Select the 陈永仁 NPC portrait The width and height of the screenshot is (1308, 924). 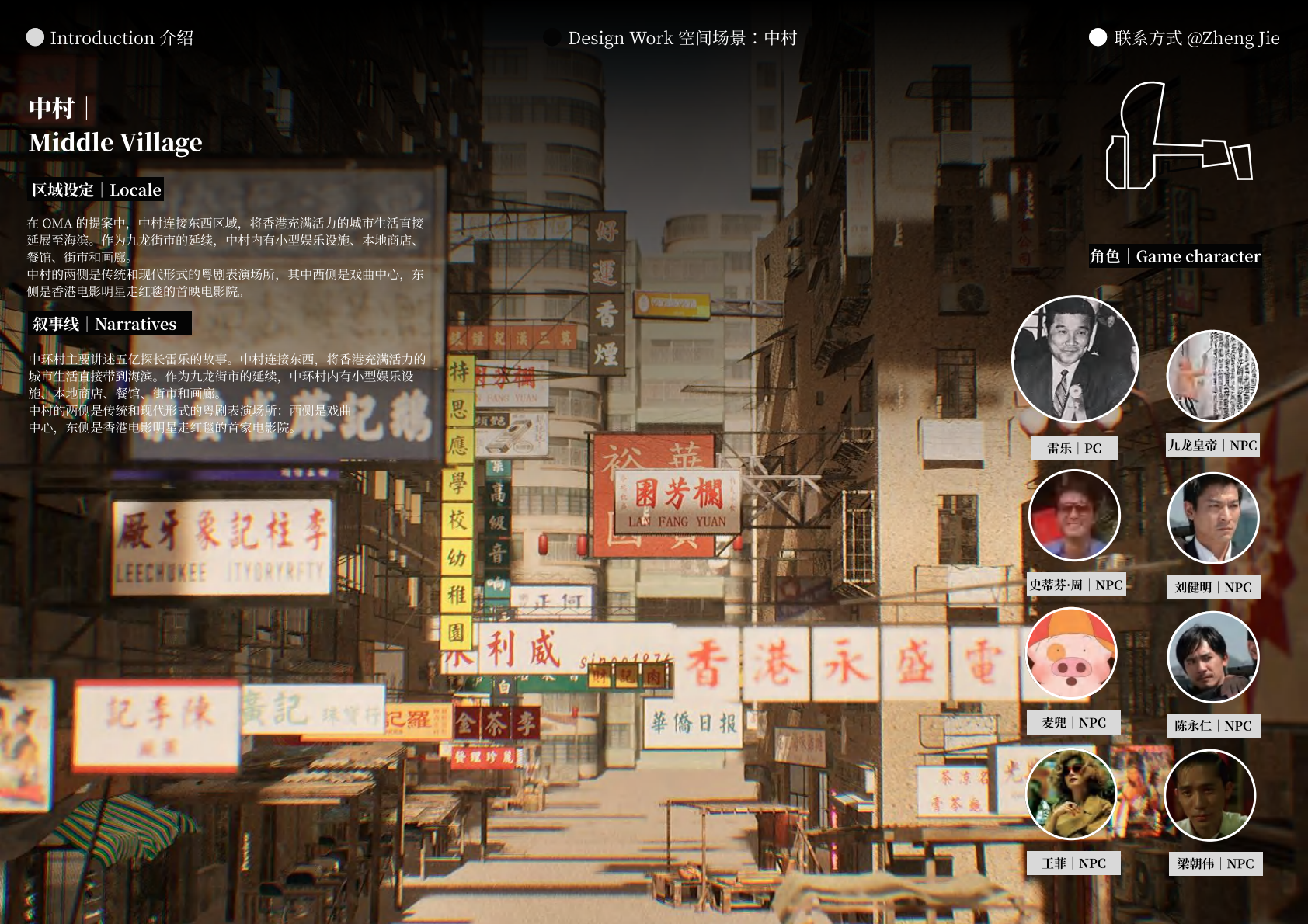[x=1212, y=657]
